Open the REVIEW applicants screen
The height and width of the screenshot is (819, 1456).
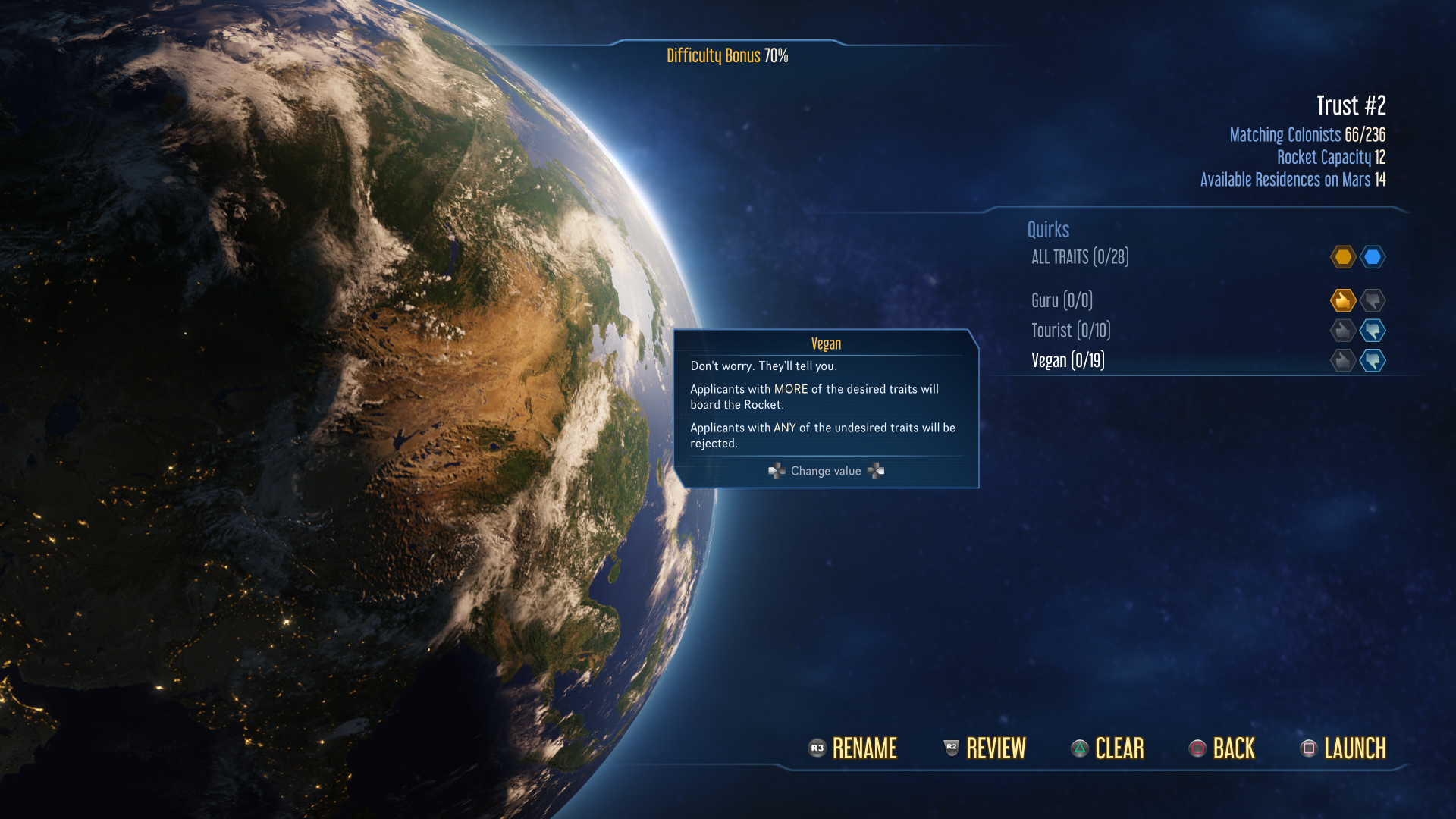point(984,748)
